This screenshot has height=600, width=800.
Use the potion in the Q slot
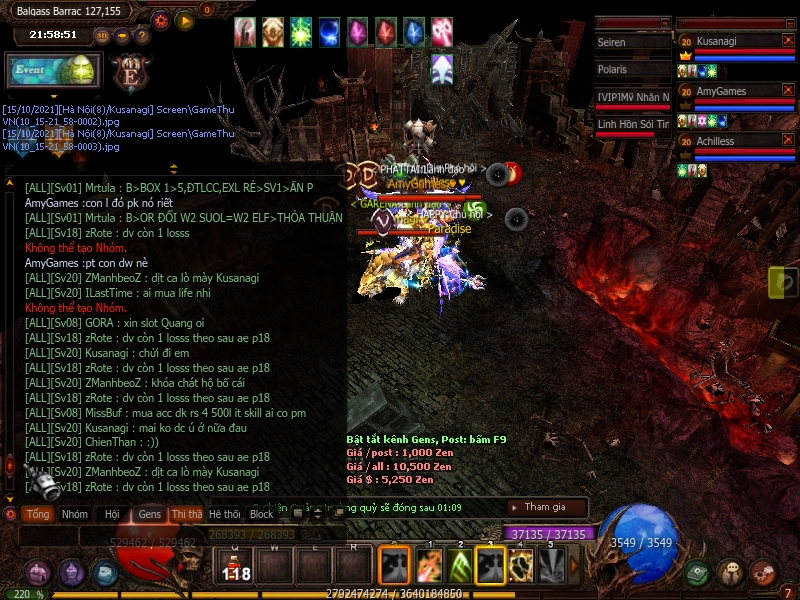coord(235,566)
